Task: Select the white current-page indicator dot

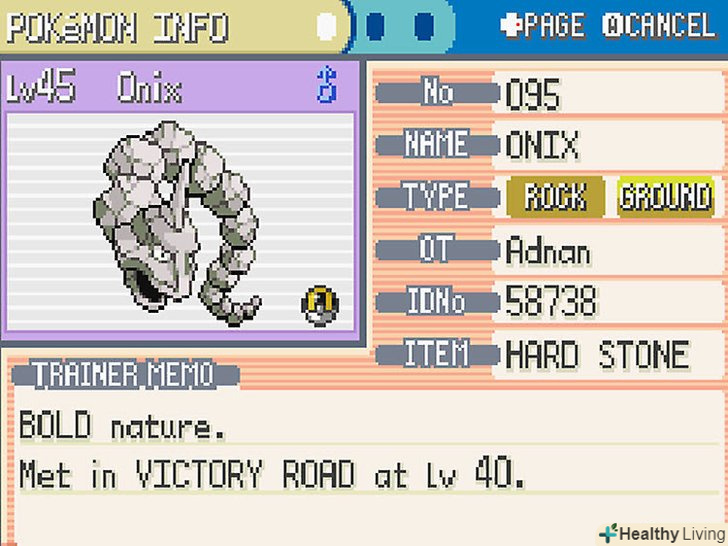Action: coord(327,26)
